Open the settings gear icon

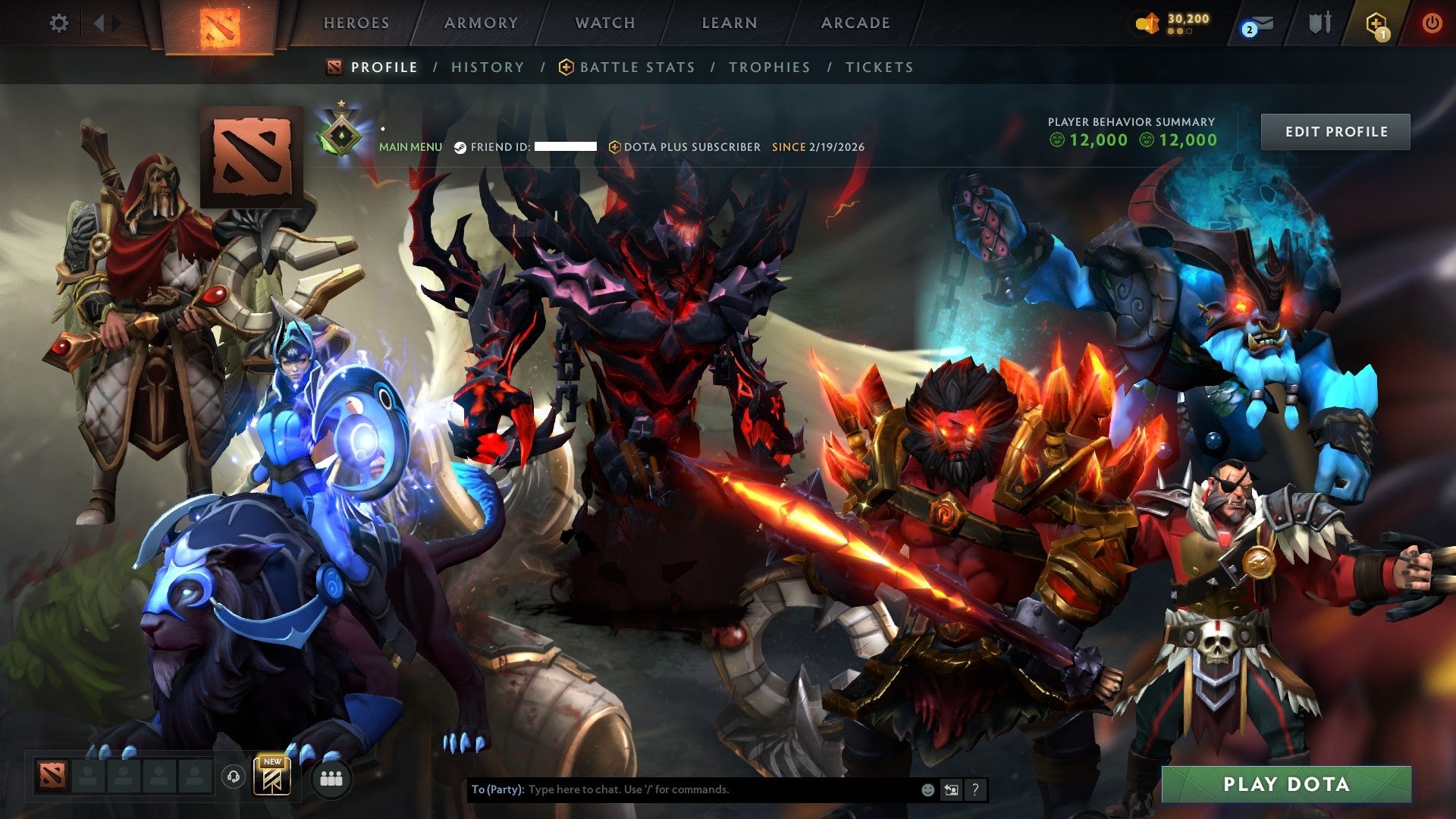(59, 23)
